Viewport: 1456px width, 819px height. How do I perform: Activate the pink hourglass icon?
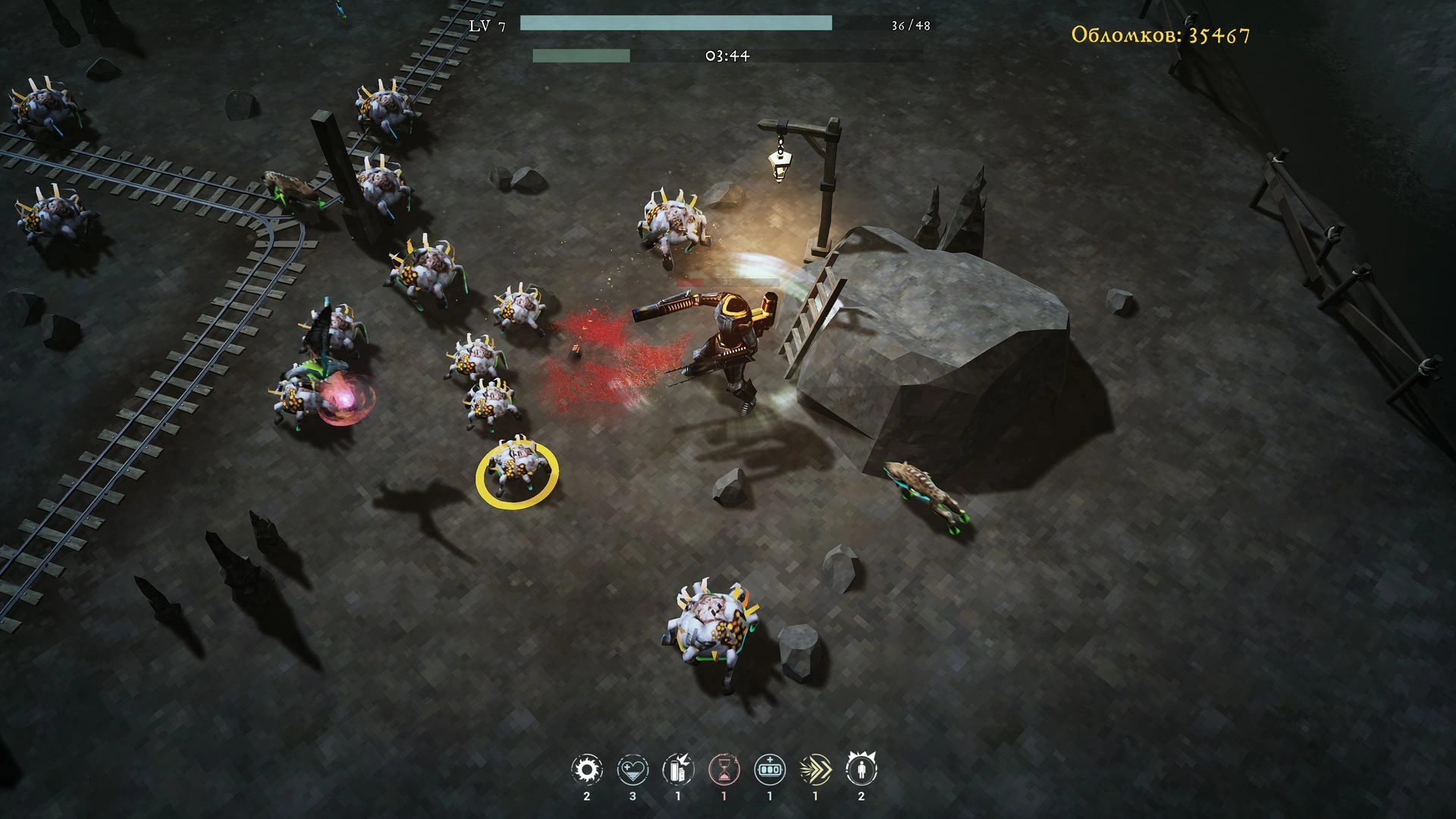tap(723, 770)
